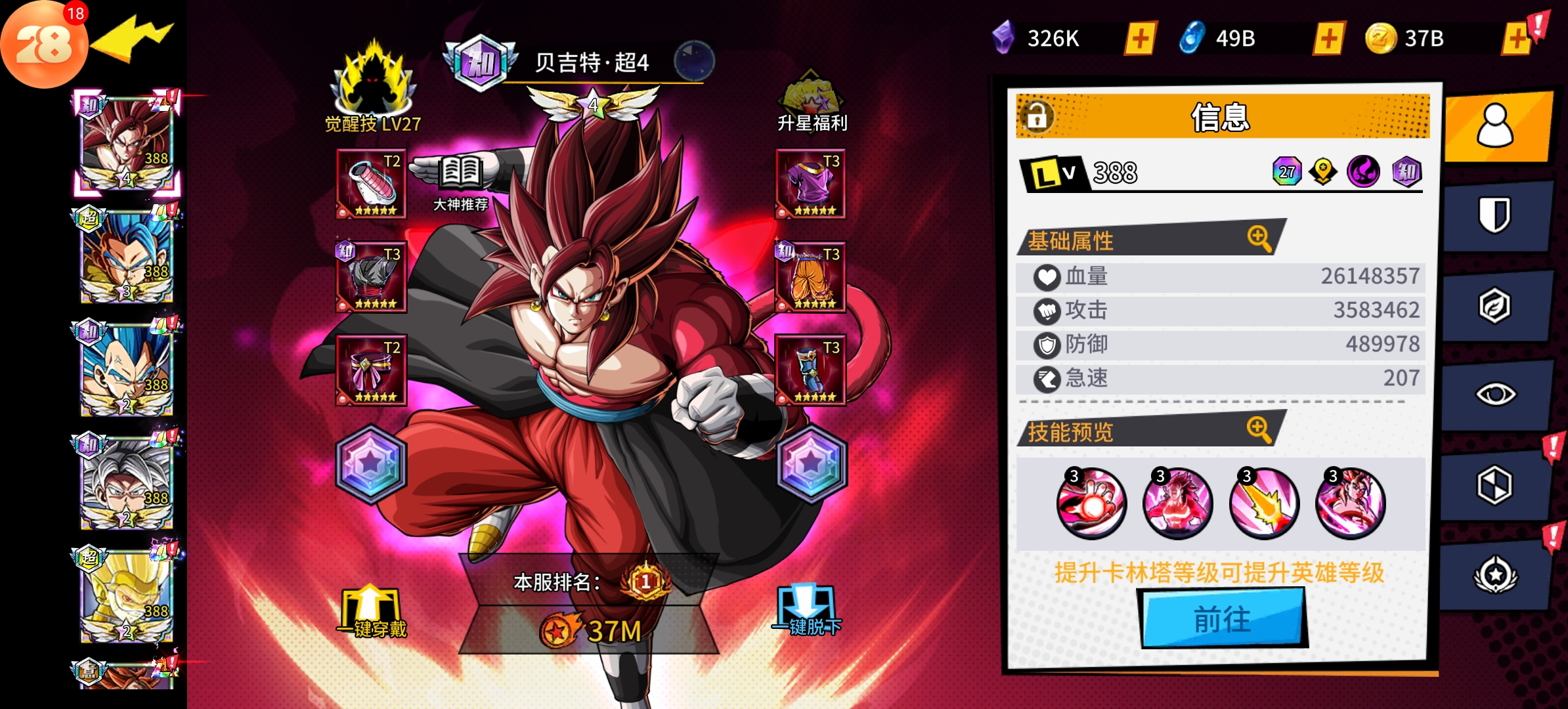Switch to the shield tab

[1495, 216]
